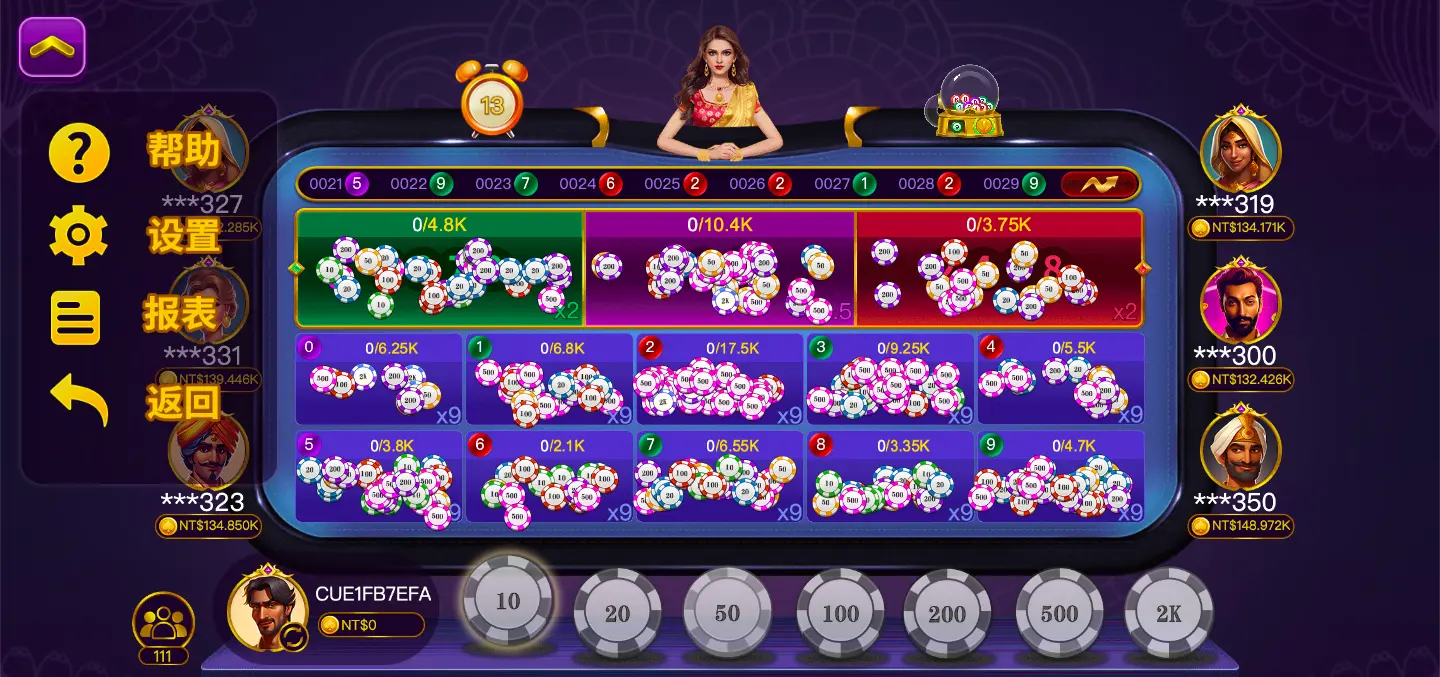Image resolution: width=1440 pixels, height=677 pixels.
Task: Open the 帮助 help menu entry
Action: click(80, 152)
